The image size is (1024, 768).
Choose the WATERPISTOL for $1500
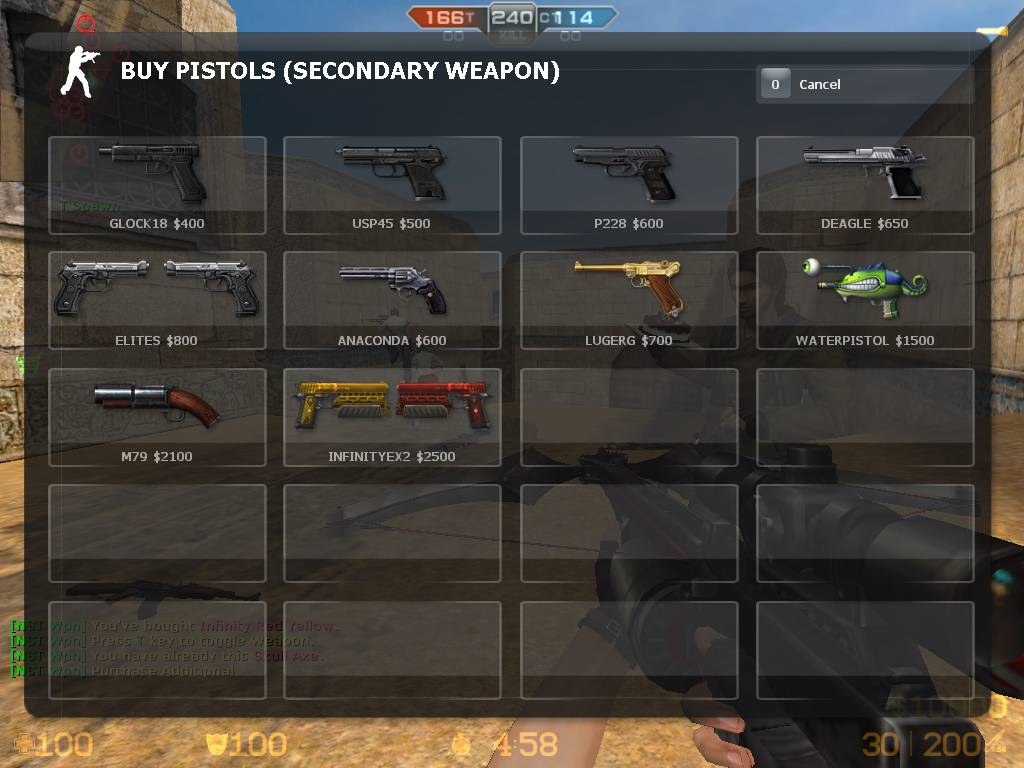click(865, 300)
